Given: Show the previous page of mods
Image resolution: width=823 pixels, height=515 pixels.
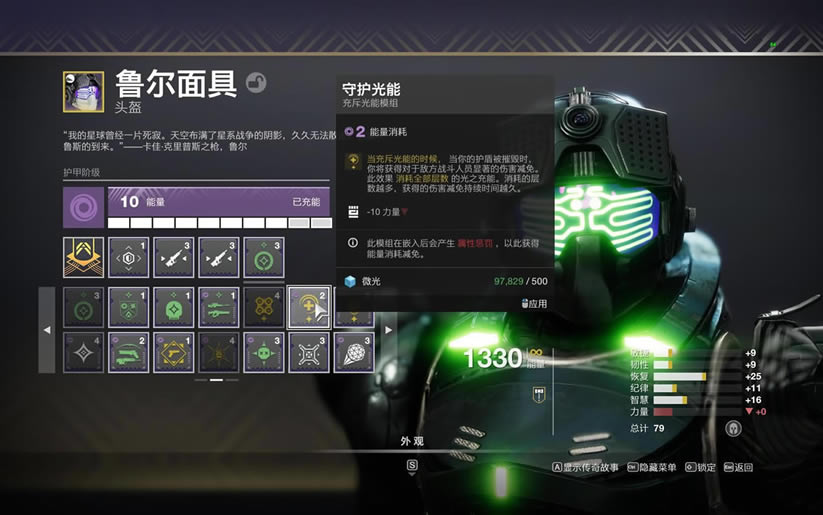Looking at the screenshot, I should (47, 329).
